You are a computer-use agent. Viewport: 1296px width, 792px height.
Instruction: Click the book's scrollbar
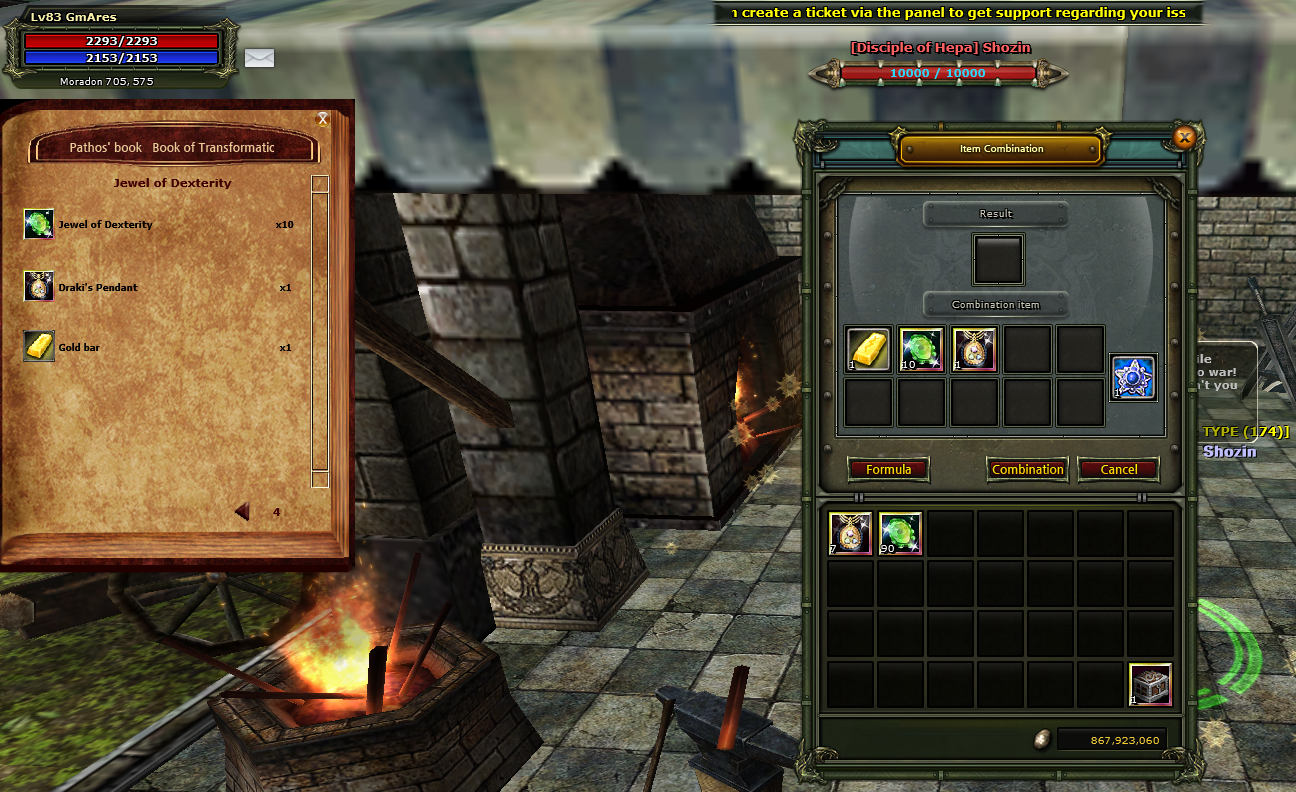(320, 330)
